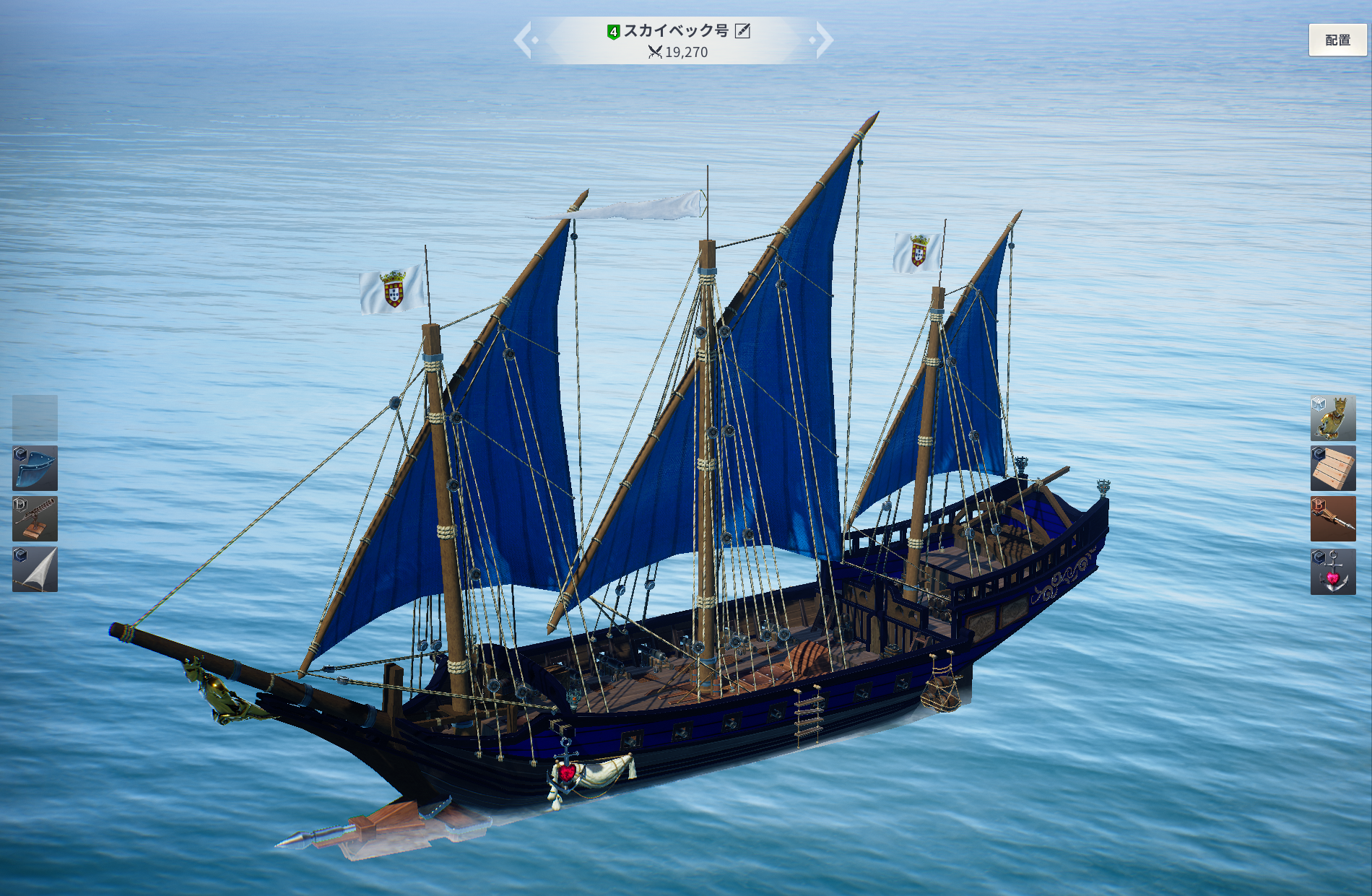Screen dimensions: 1372x896
Task: Select the blue hull armor plate slot
Action: click(35, 468)
